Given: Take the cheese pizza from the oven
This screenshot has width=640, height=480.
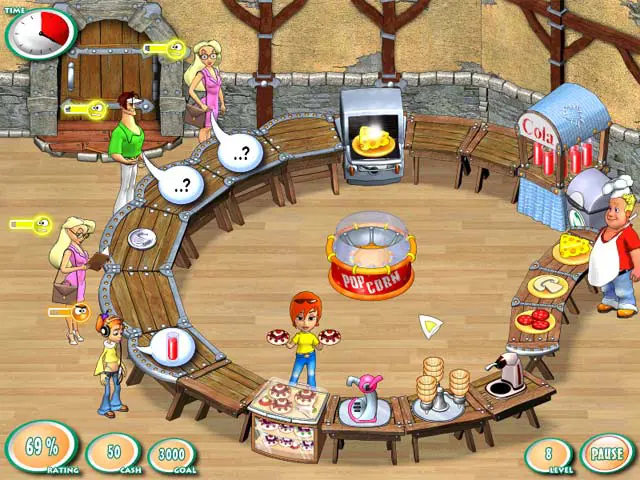Looking at the screenshot, I should coord(371,143).
